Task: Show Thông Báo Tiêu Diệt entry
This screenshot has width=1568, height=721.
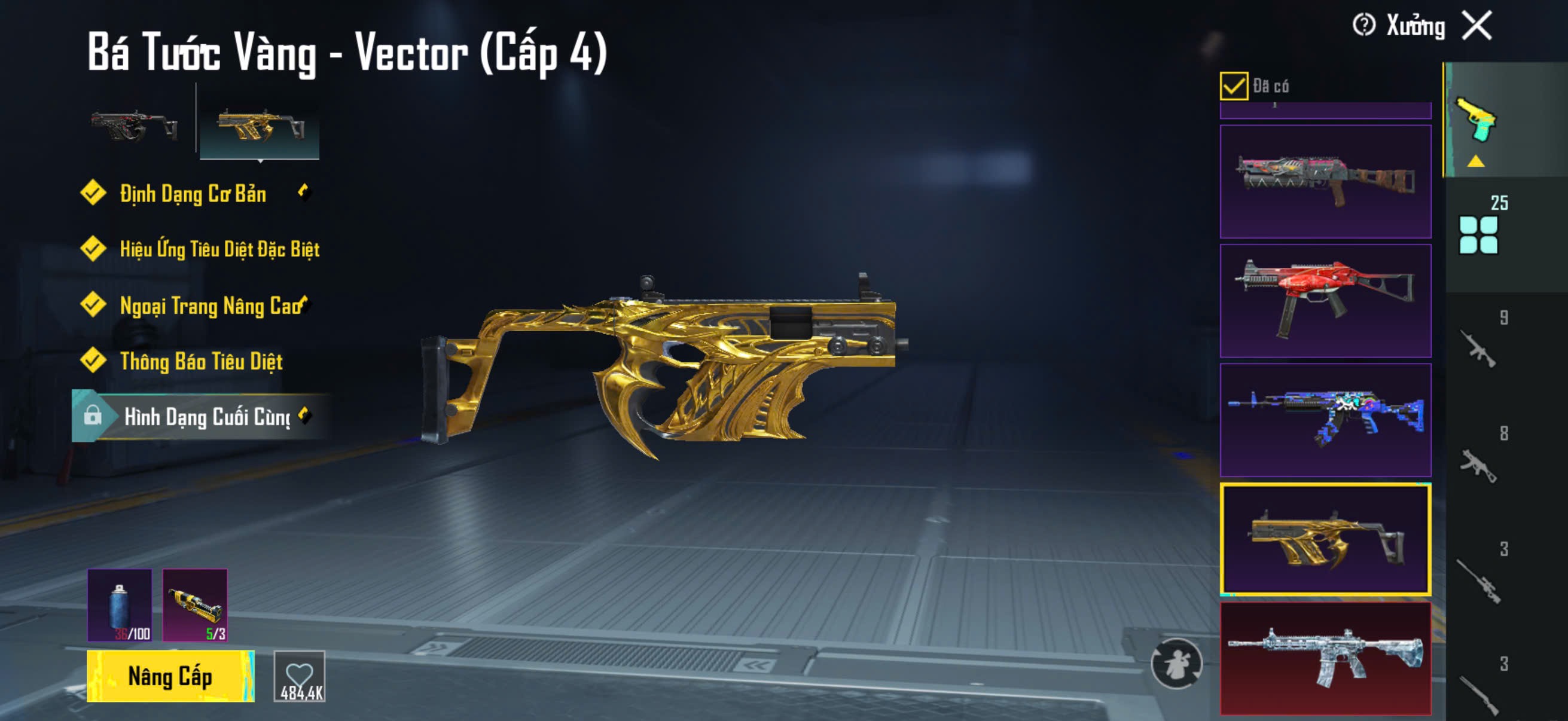Action: click(x=201, y=362)
